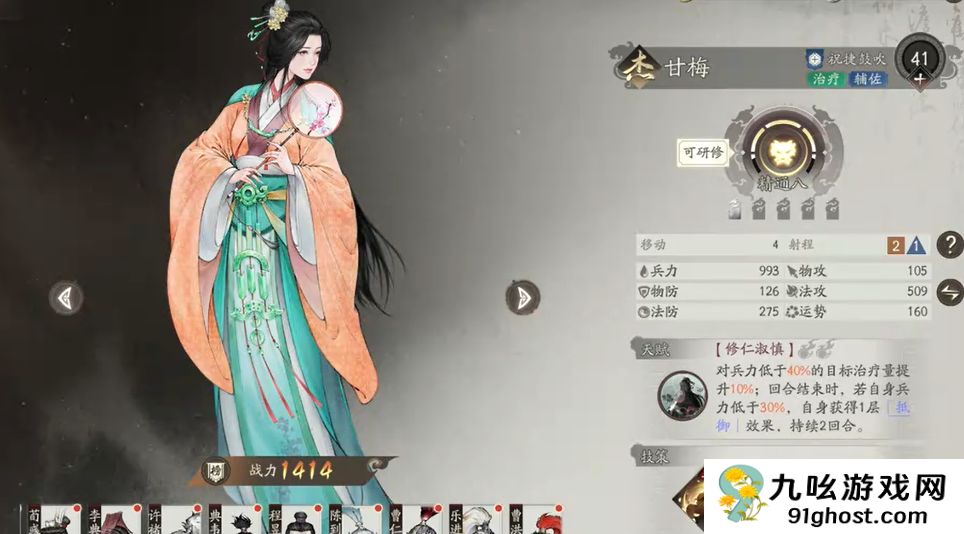The image size is (964, 534).
Task: Tap the level 41 plus button
Action: [x=919, y=80]
